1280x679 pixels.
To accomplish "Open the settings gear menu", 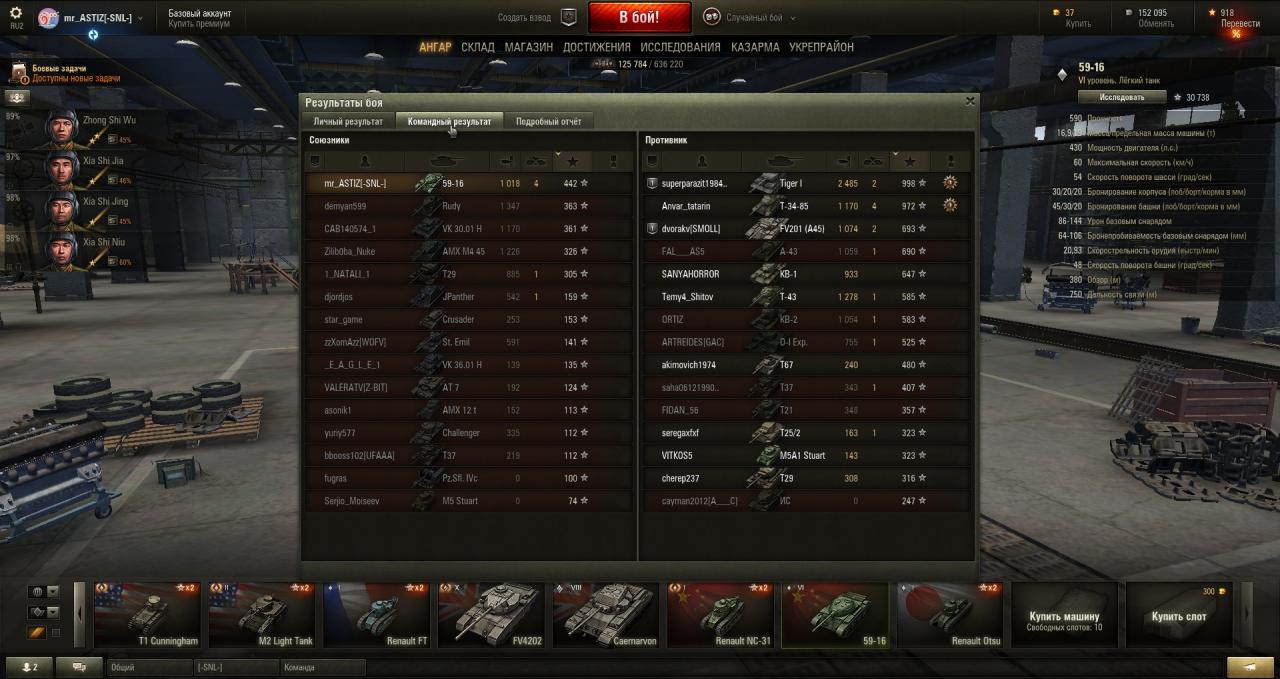I will coord(15,13).
